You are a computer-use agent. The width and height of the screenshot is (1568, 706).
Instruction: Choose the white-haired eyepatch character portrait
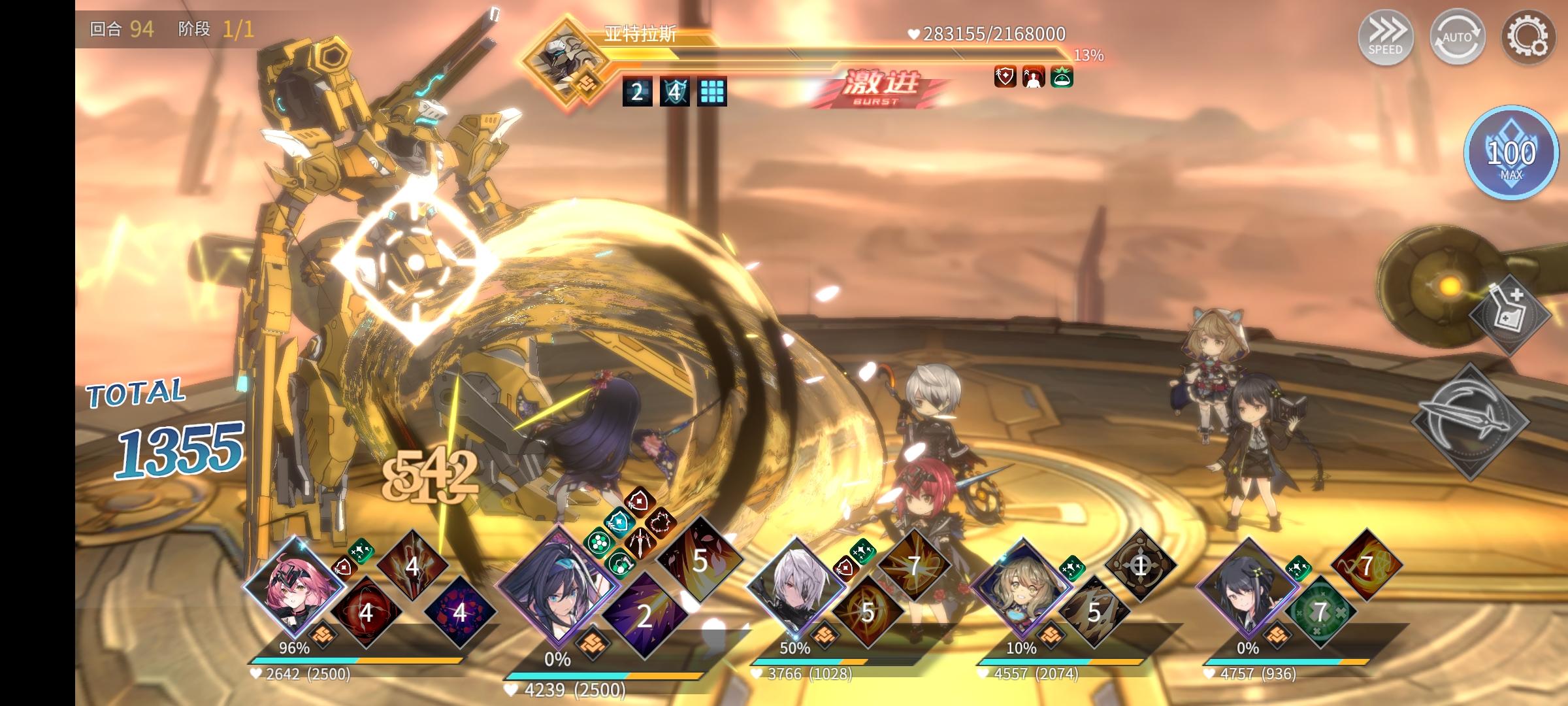[794, 587]
